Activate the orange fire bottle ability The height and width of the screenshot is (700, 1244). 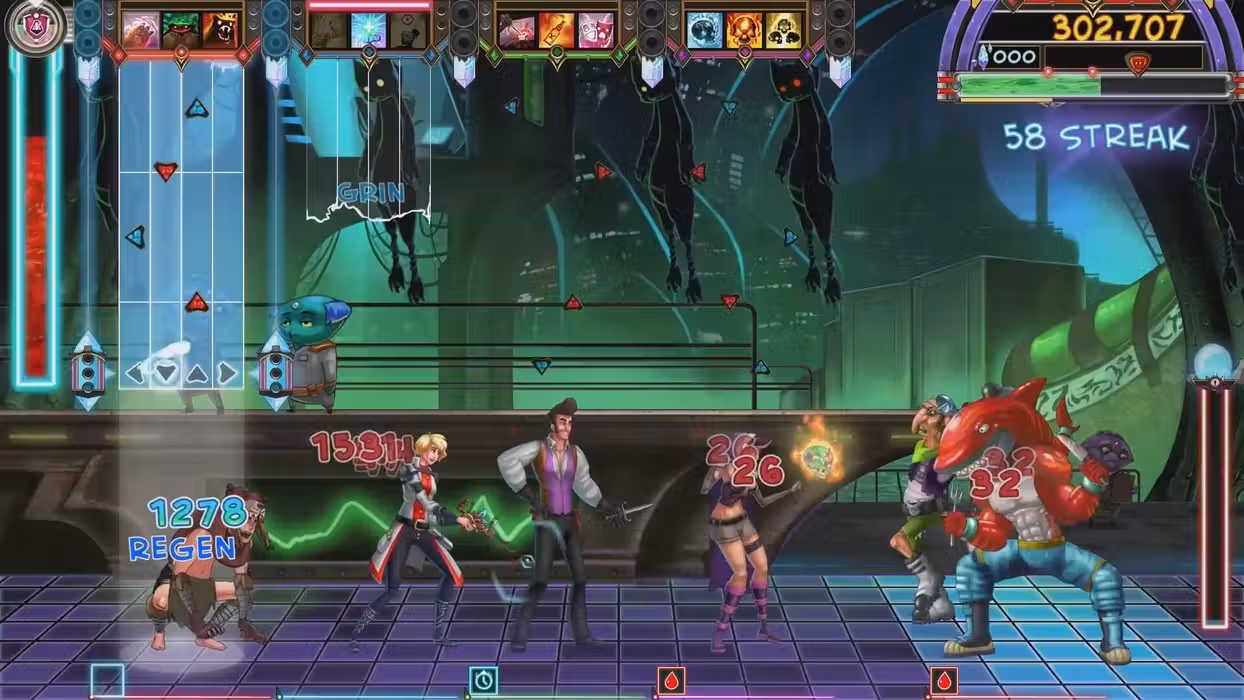556,30
